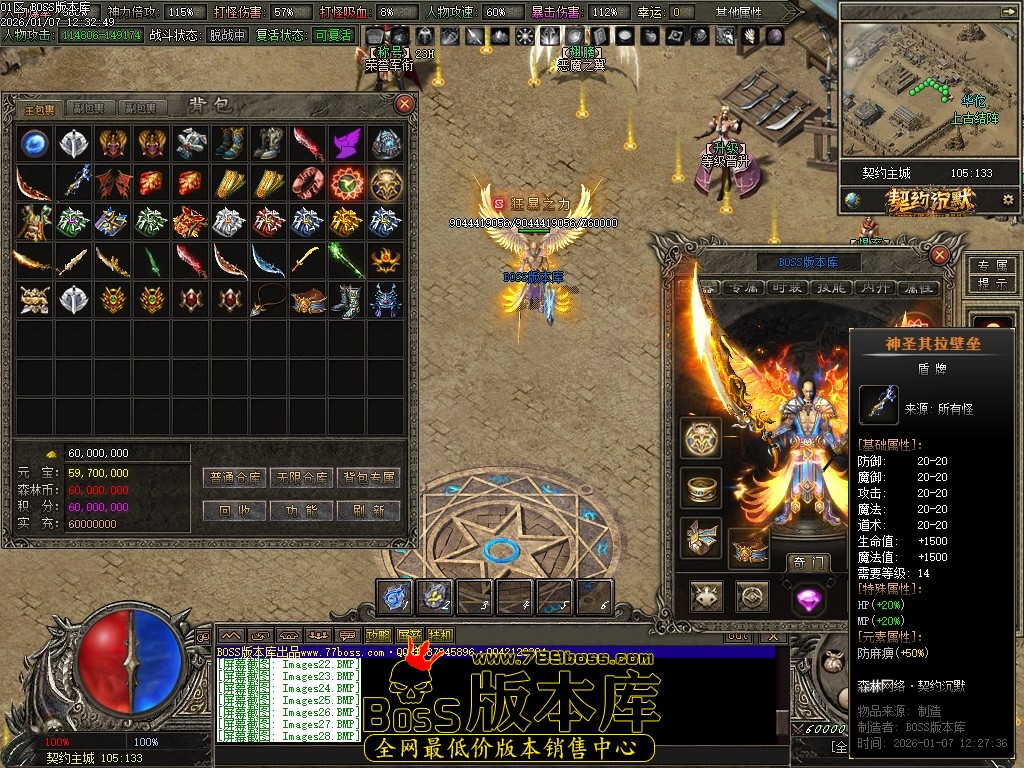Switch to the 时装 fashion tab
Screen dimensions: 1024x768
click(x=787, y=288)
